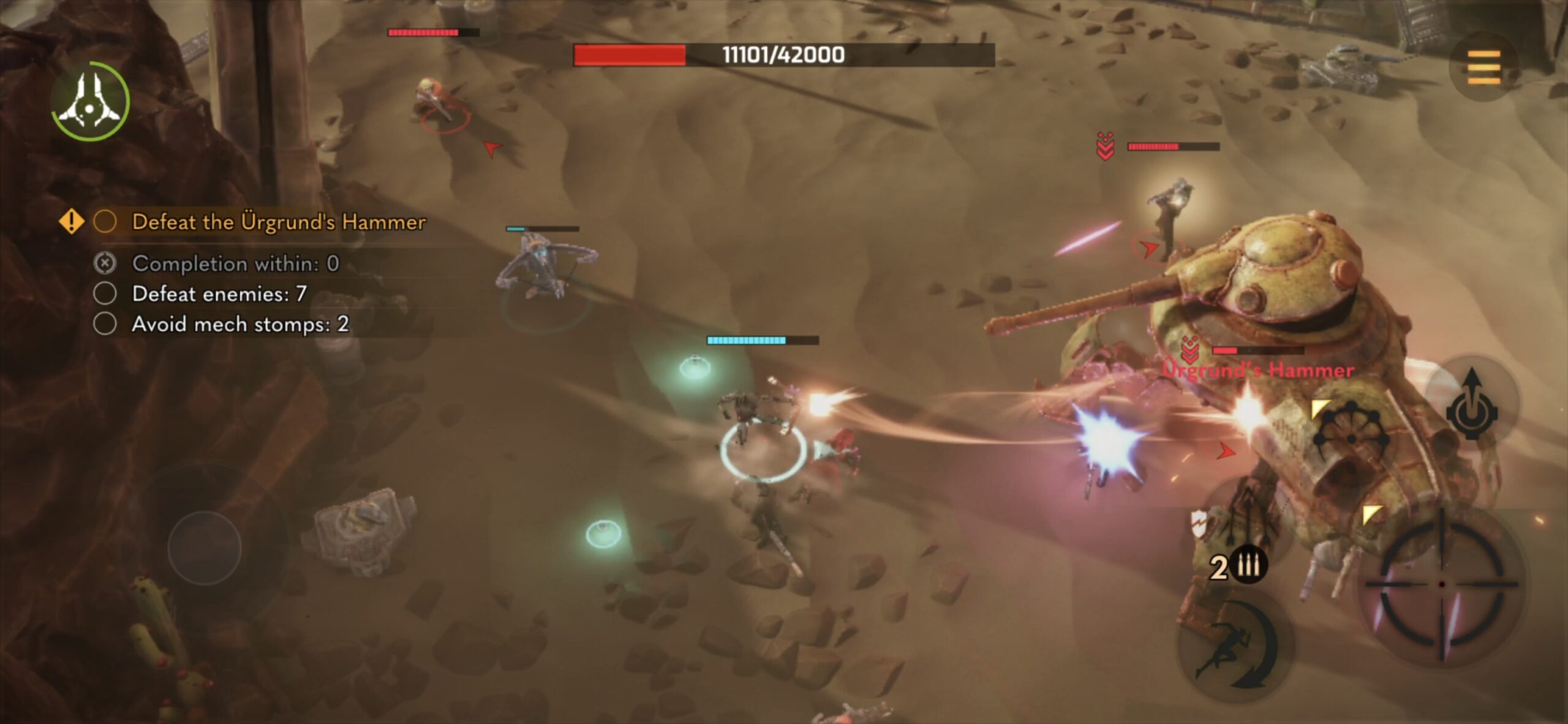Tap the virtual movement joystick

205,547
